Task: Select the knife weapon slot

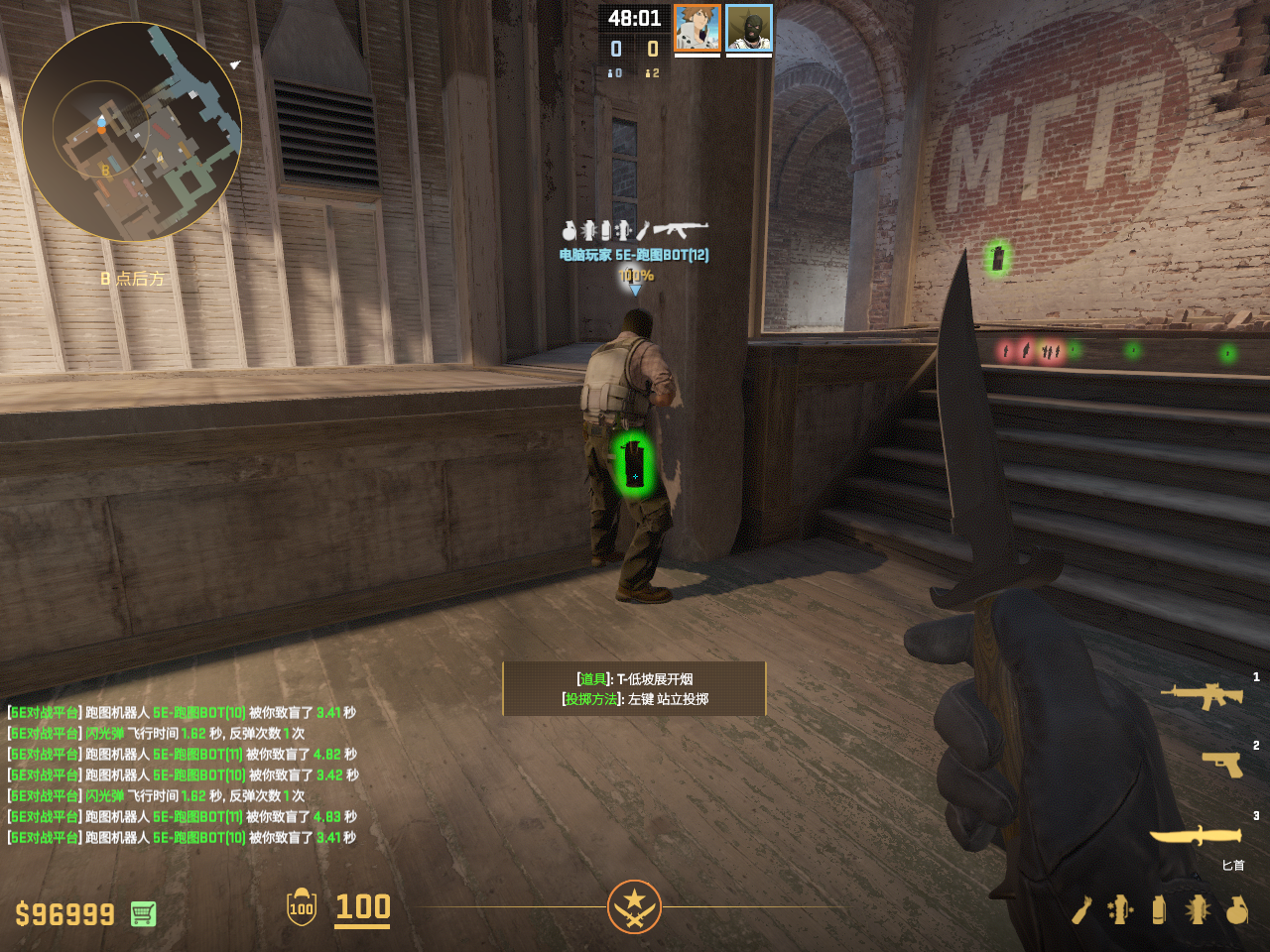Action: coord(1196,836)
